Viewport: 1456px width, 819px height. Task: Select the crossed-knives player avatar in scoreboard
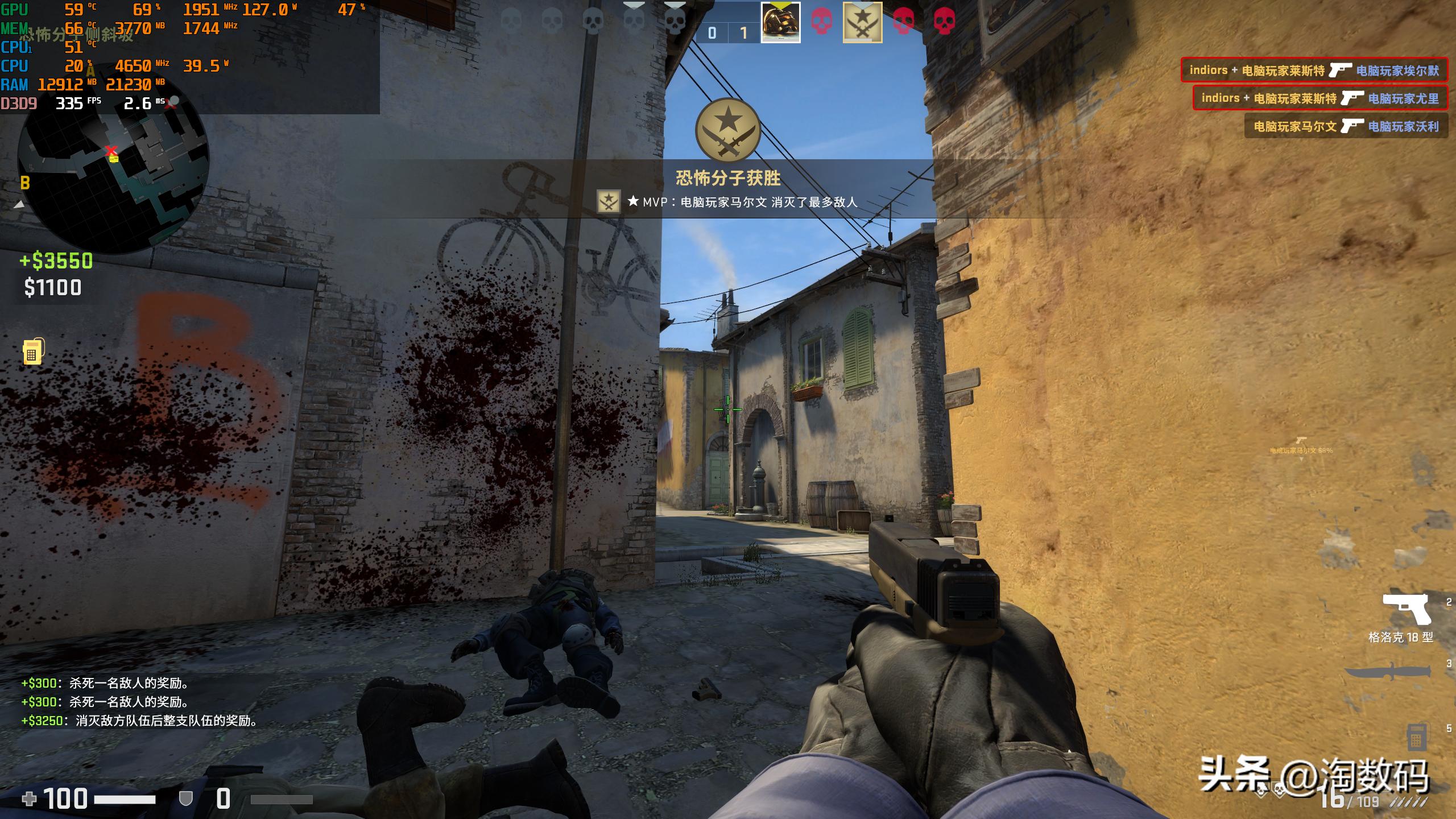click(x=862, y=23)
